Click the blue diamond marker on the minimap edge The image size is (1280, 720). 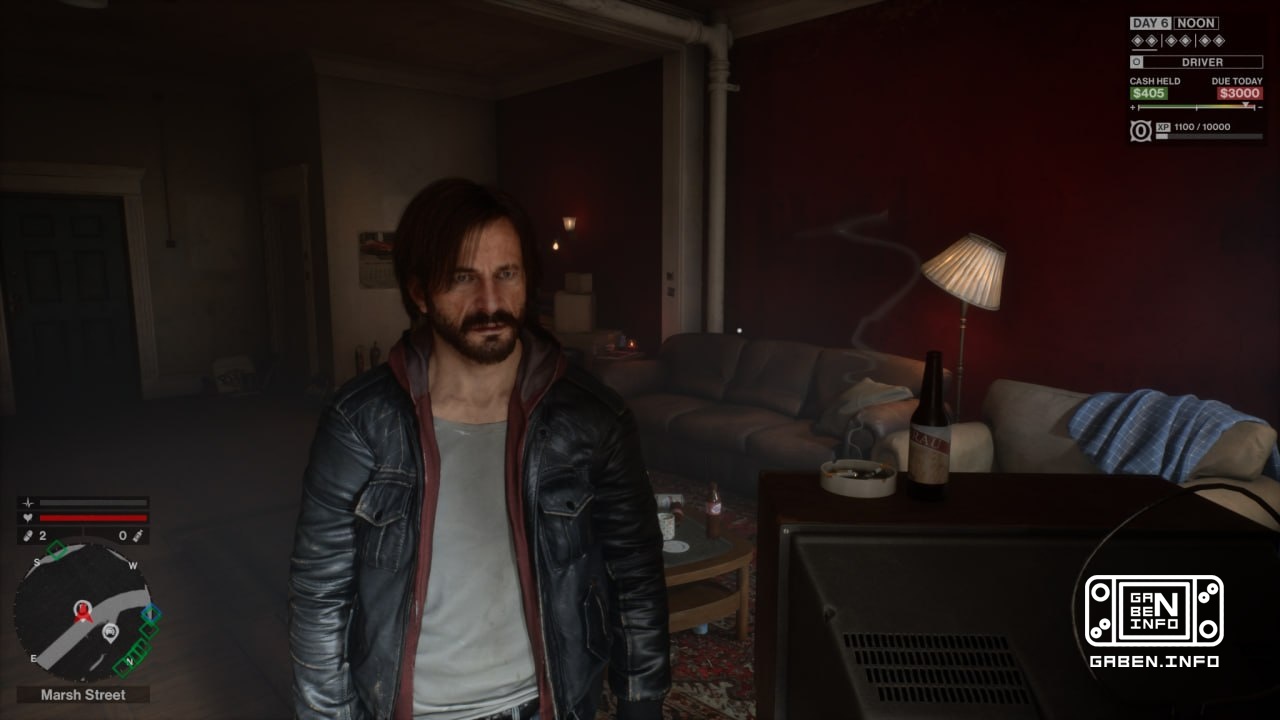[x=151, y=611]
